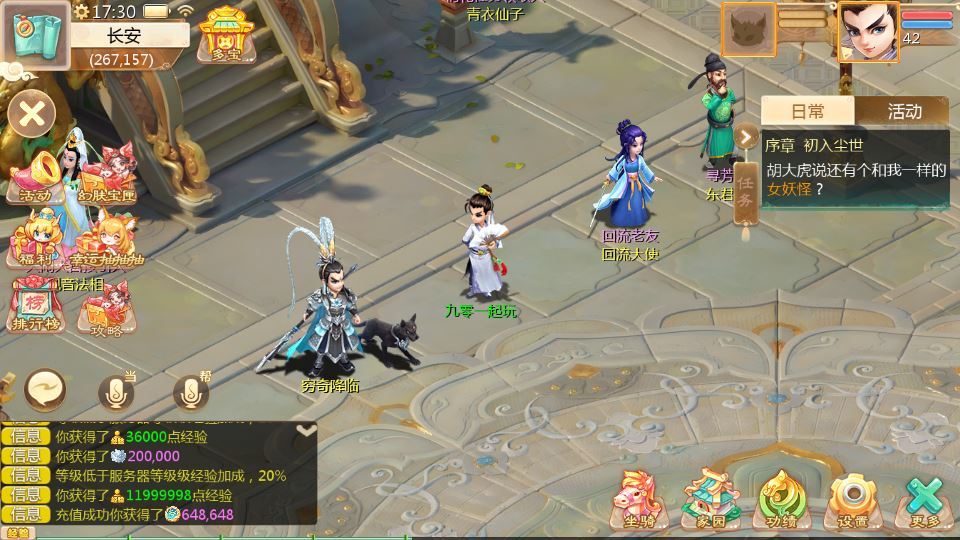Open the player character portrait
The height and width of the screenshot is (540, 960).
tap(868, 31)
